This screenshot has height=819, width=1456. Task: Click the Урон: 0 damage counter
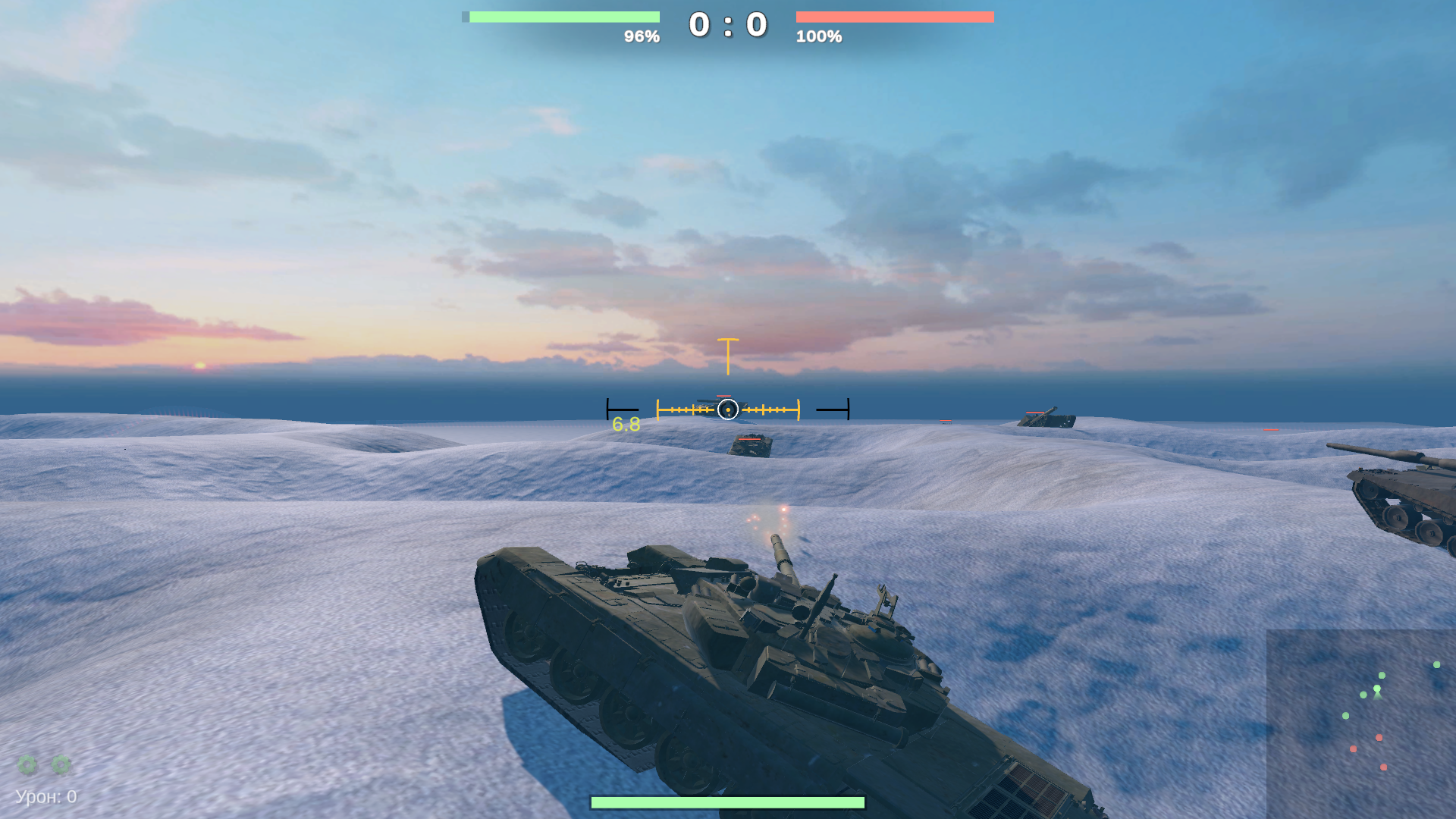[45, 797]
